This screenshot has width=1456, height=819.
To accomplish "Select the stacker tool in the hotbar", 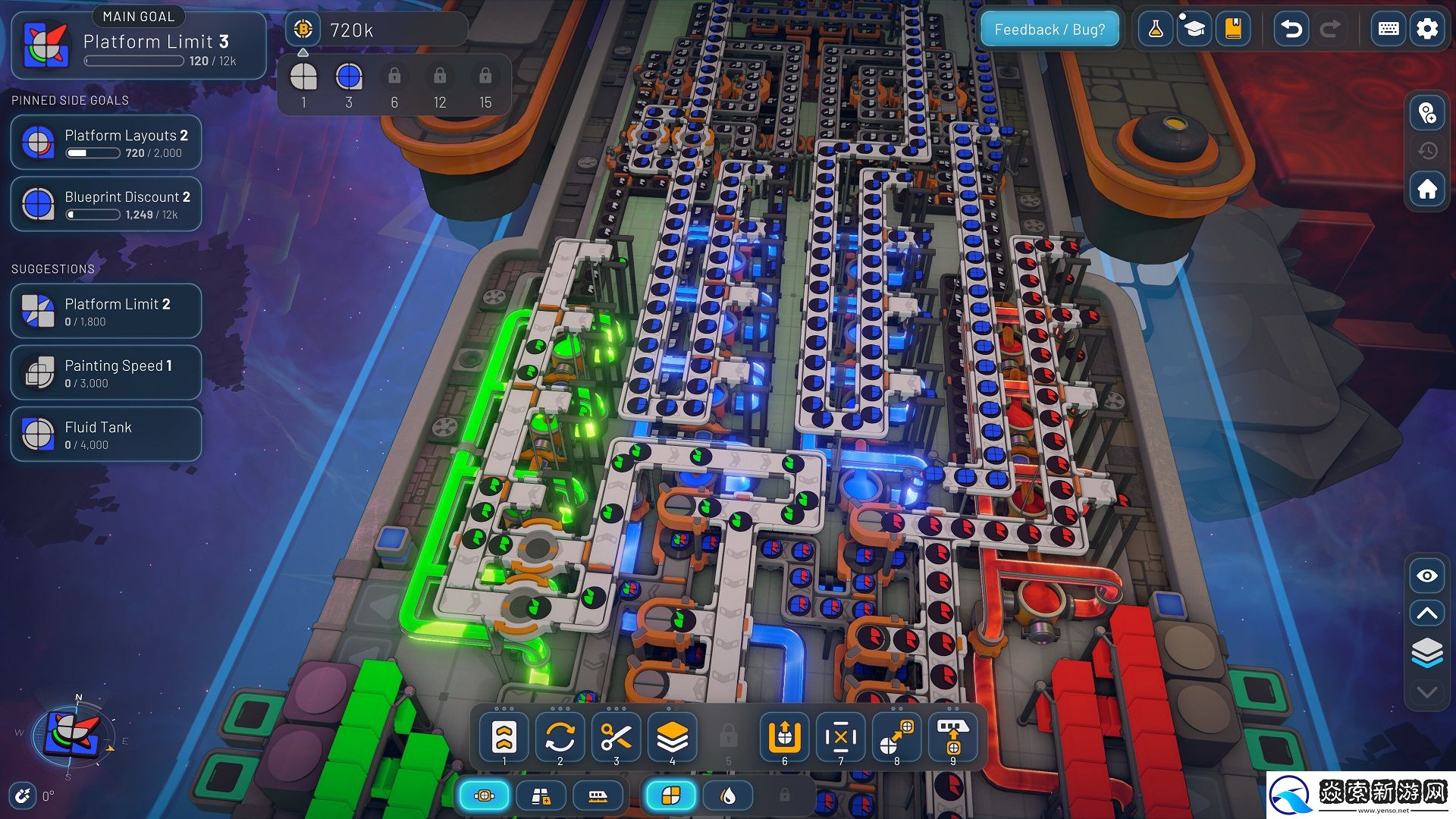I will pos(672,736).
